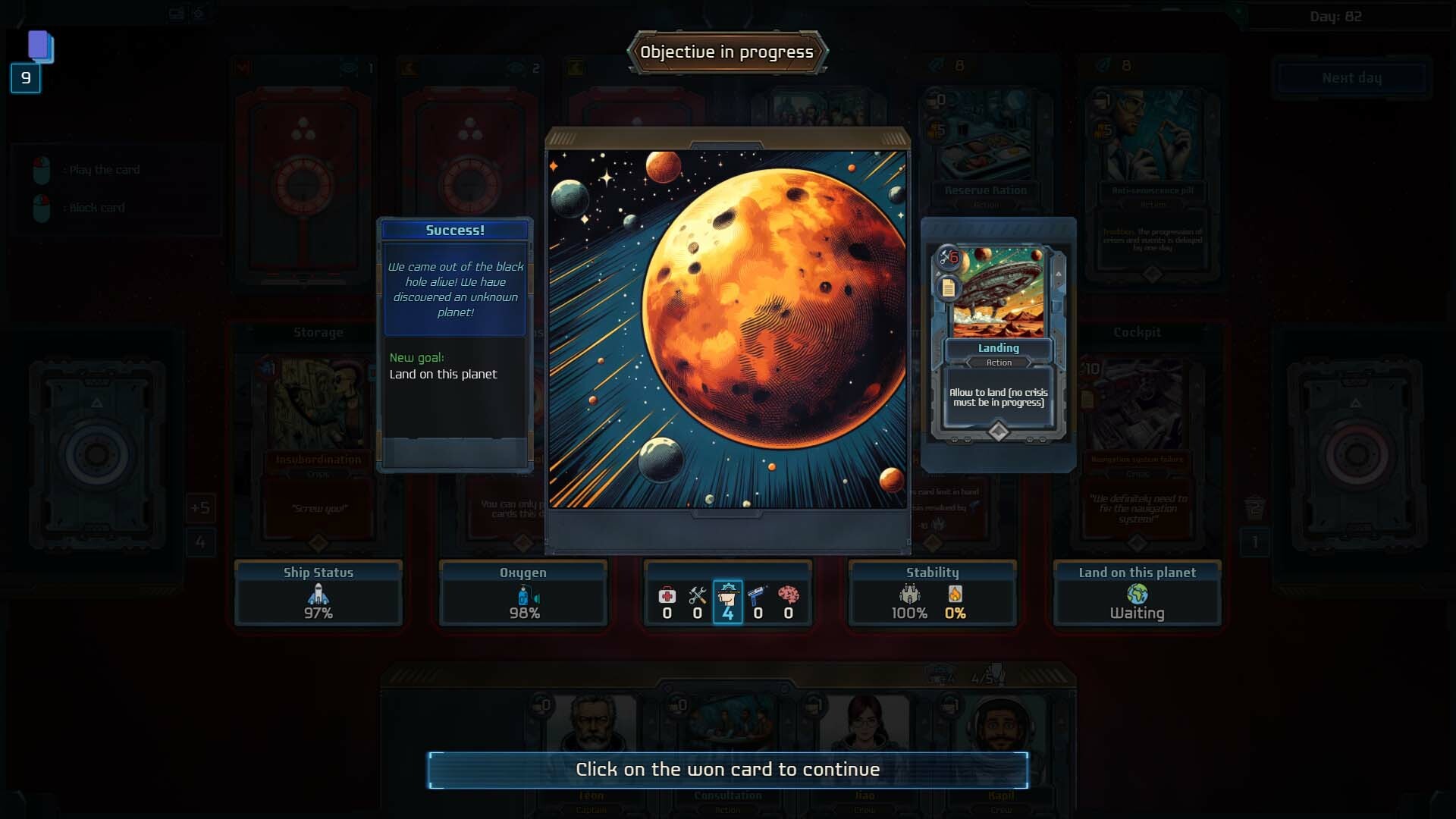Click the Storage panel header
Image resolution: width=1456 pixels, height=819 pixels.
[x=318, y=332]
